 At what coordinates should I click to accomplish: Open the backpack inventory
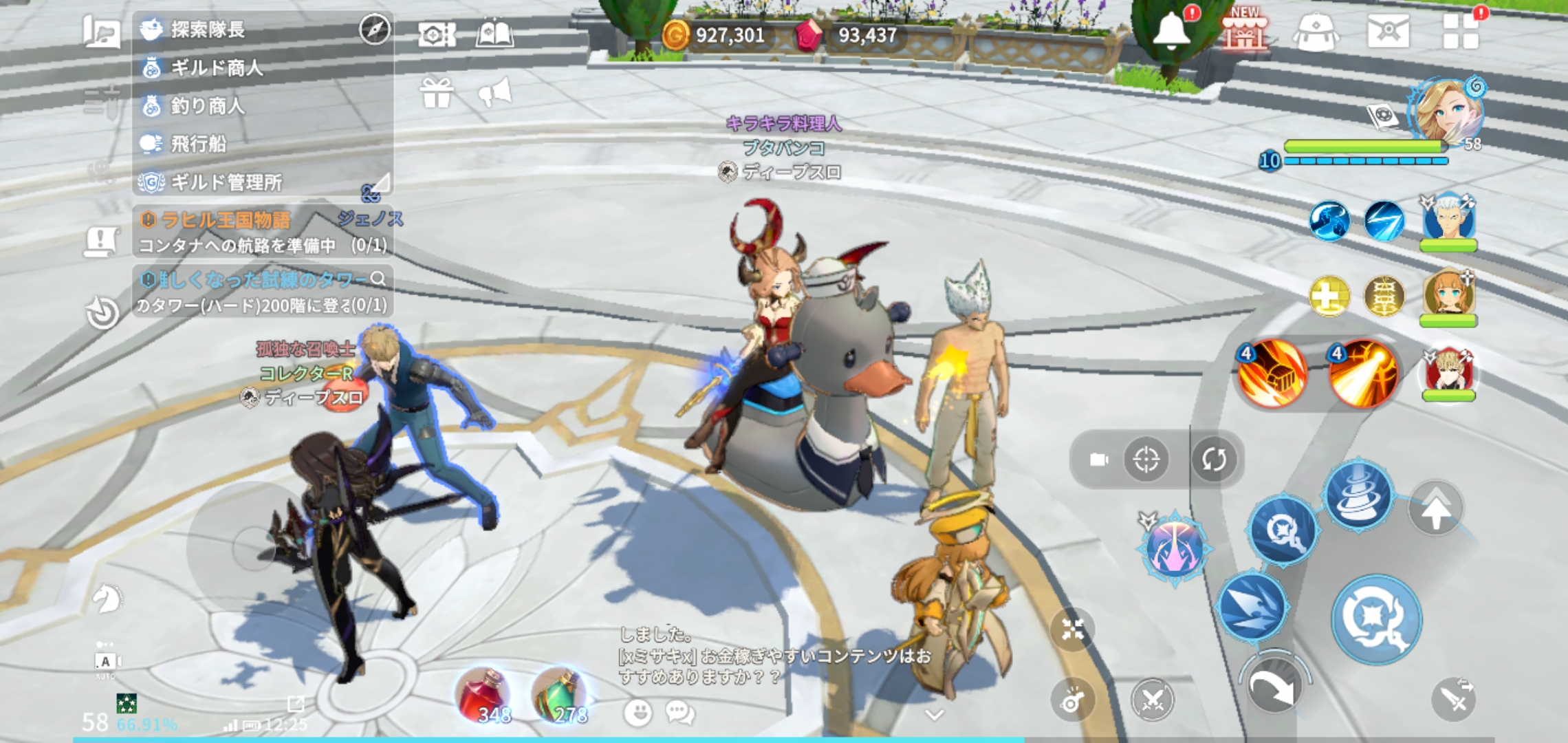point(1315,32)
